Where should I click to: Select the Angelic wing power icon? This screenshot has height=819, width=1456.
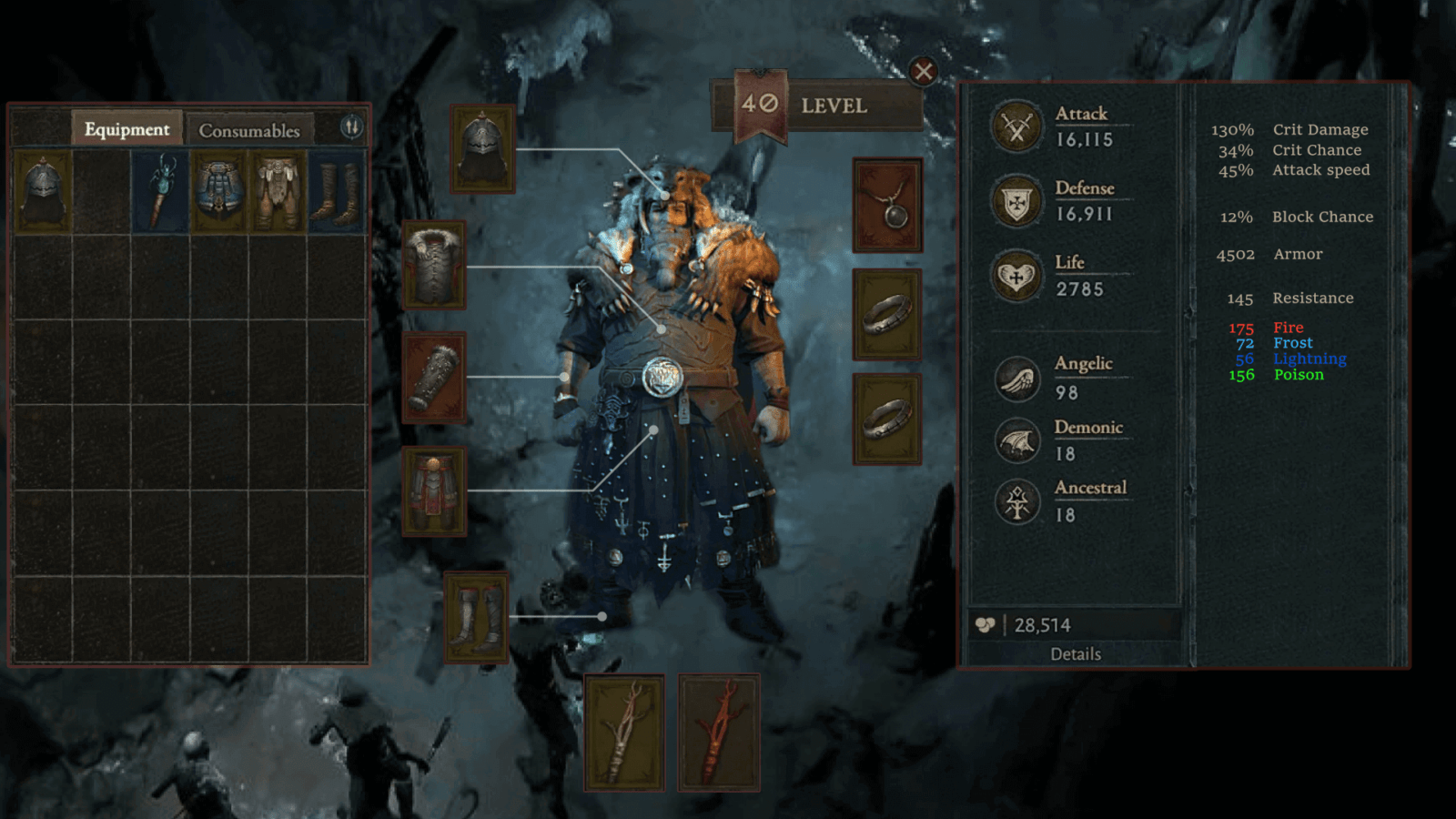pyautogui.click(x=1016, y=379)
